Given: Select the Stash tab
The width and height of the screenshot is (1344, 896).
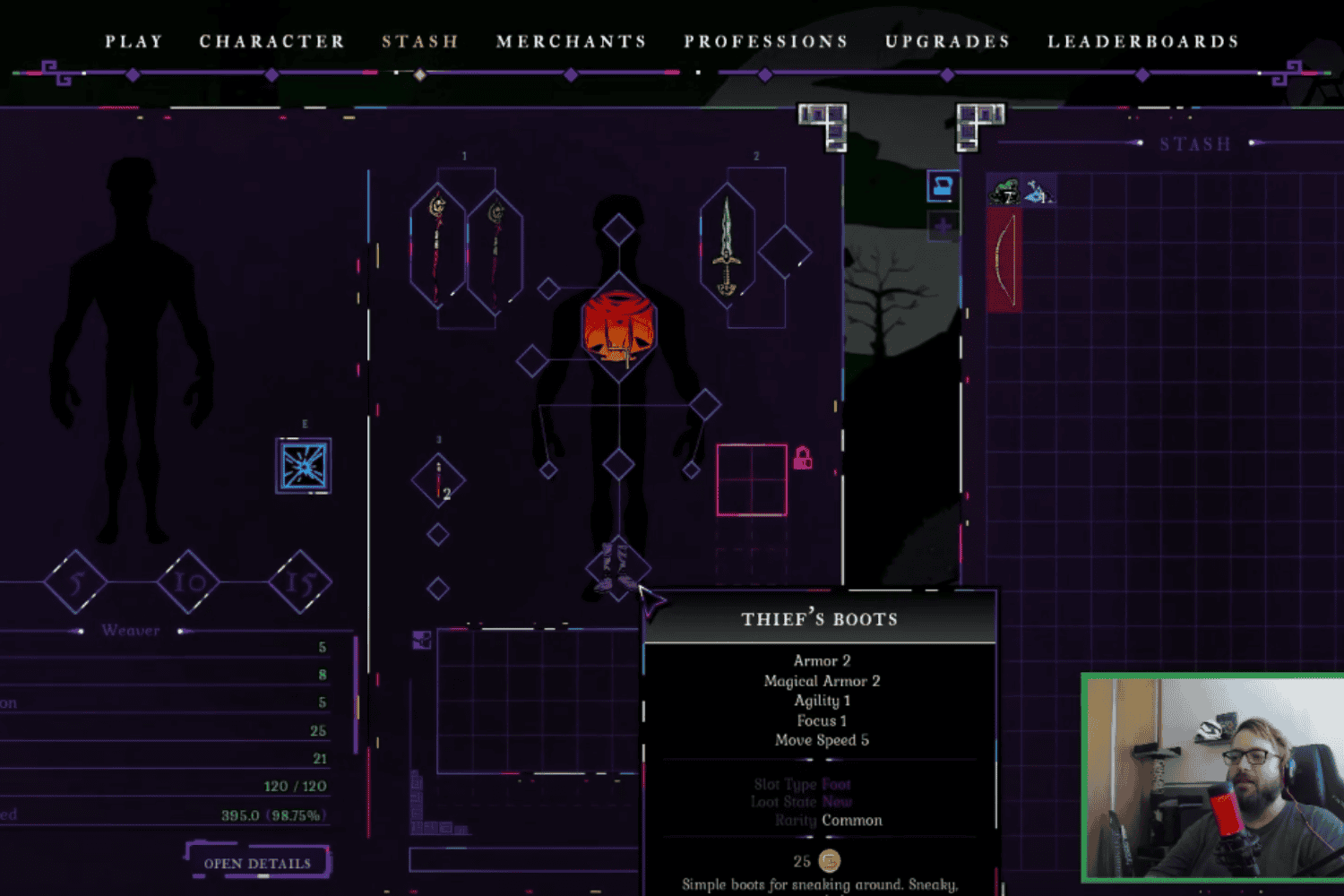Looking at the screenshot, I should (420, 42).
